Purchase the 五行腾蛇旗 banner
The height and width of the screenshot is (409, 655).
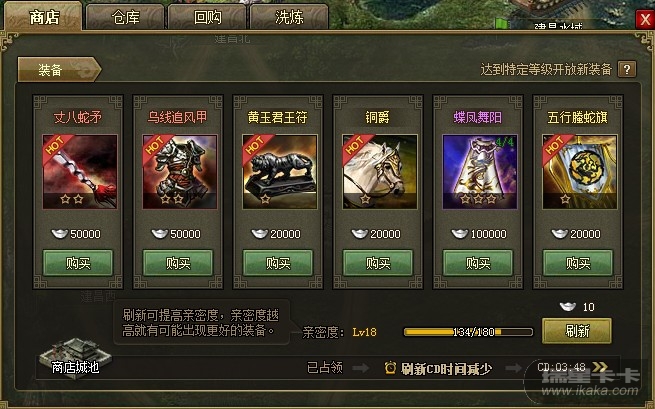(578, 263)
